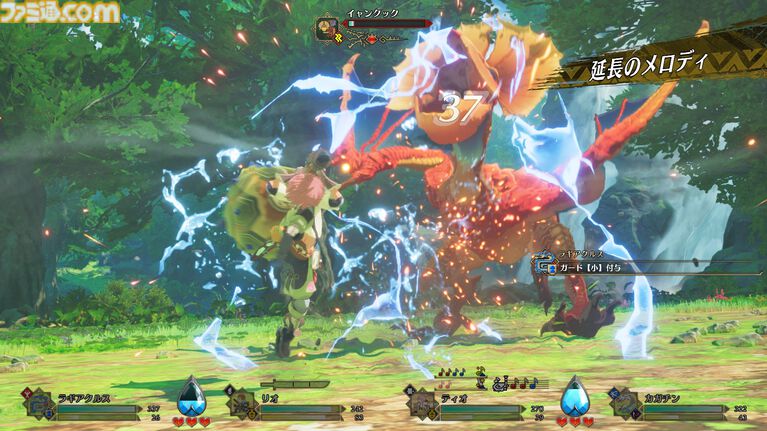Select the カガチン party member portrait
This screenshot has height=431, width=767.
coord(626,405)
